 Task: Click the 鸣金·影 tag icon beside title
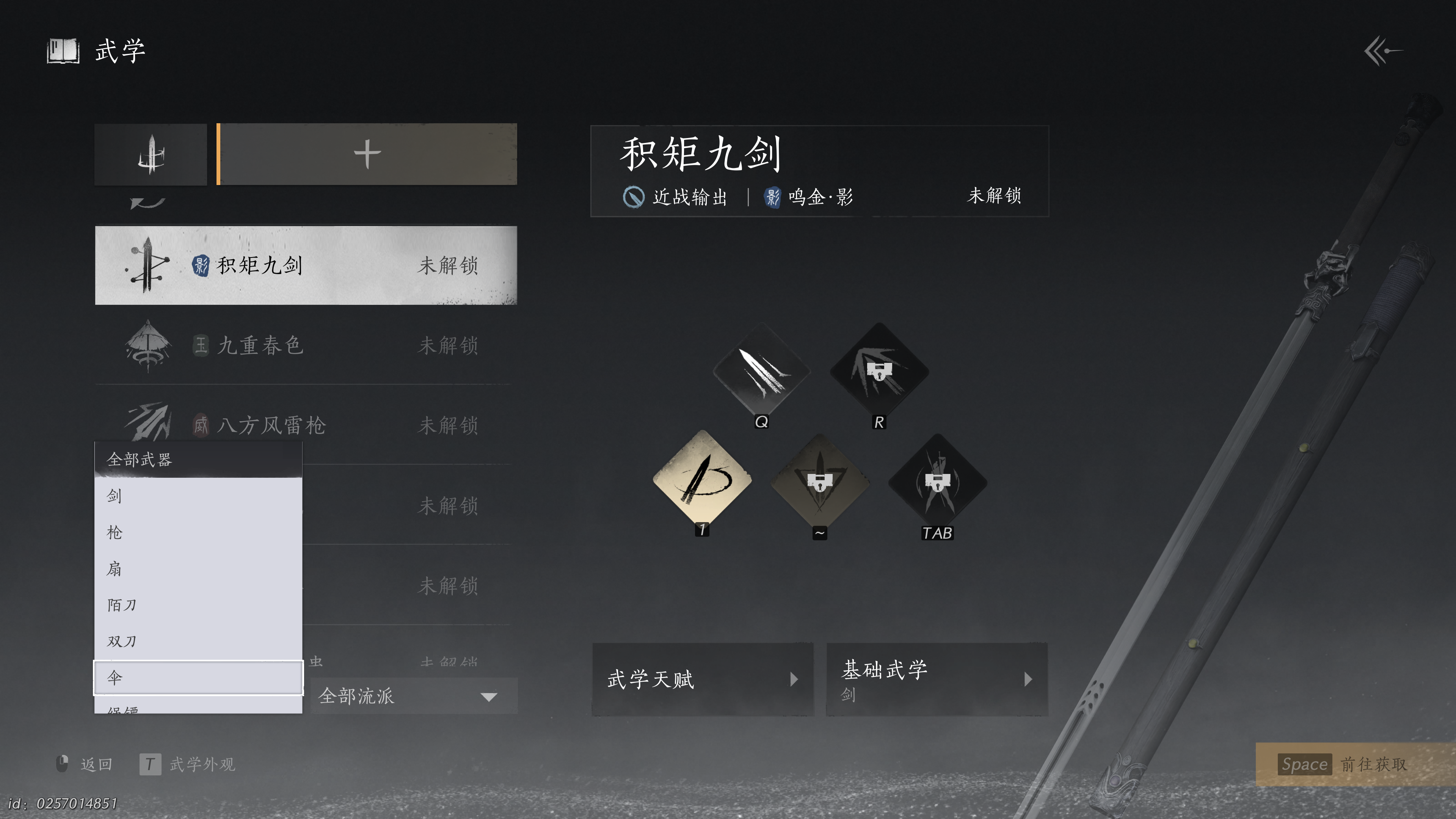click(x=773, y=197)
